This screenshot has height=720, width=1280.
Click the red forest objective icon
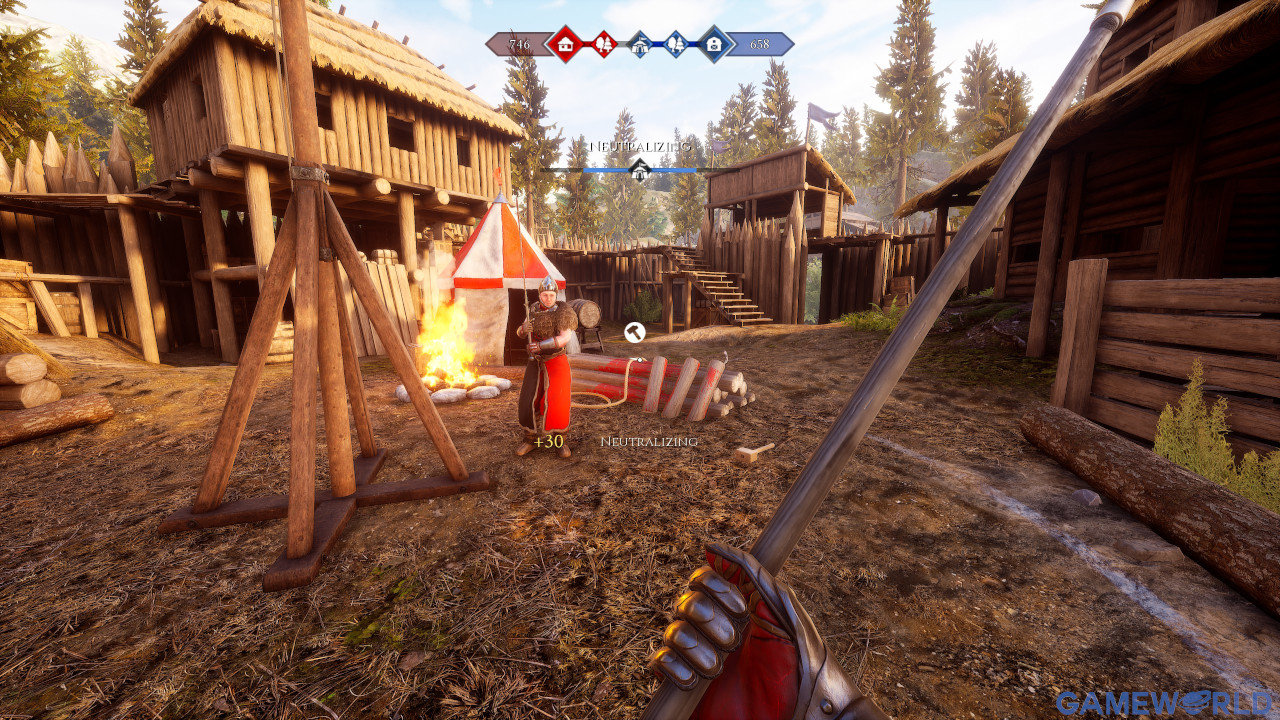(x=605, y=44)
